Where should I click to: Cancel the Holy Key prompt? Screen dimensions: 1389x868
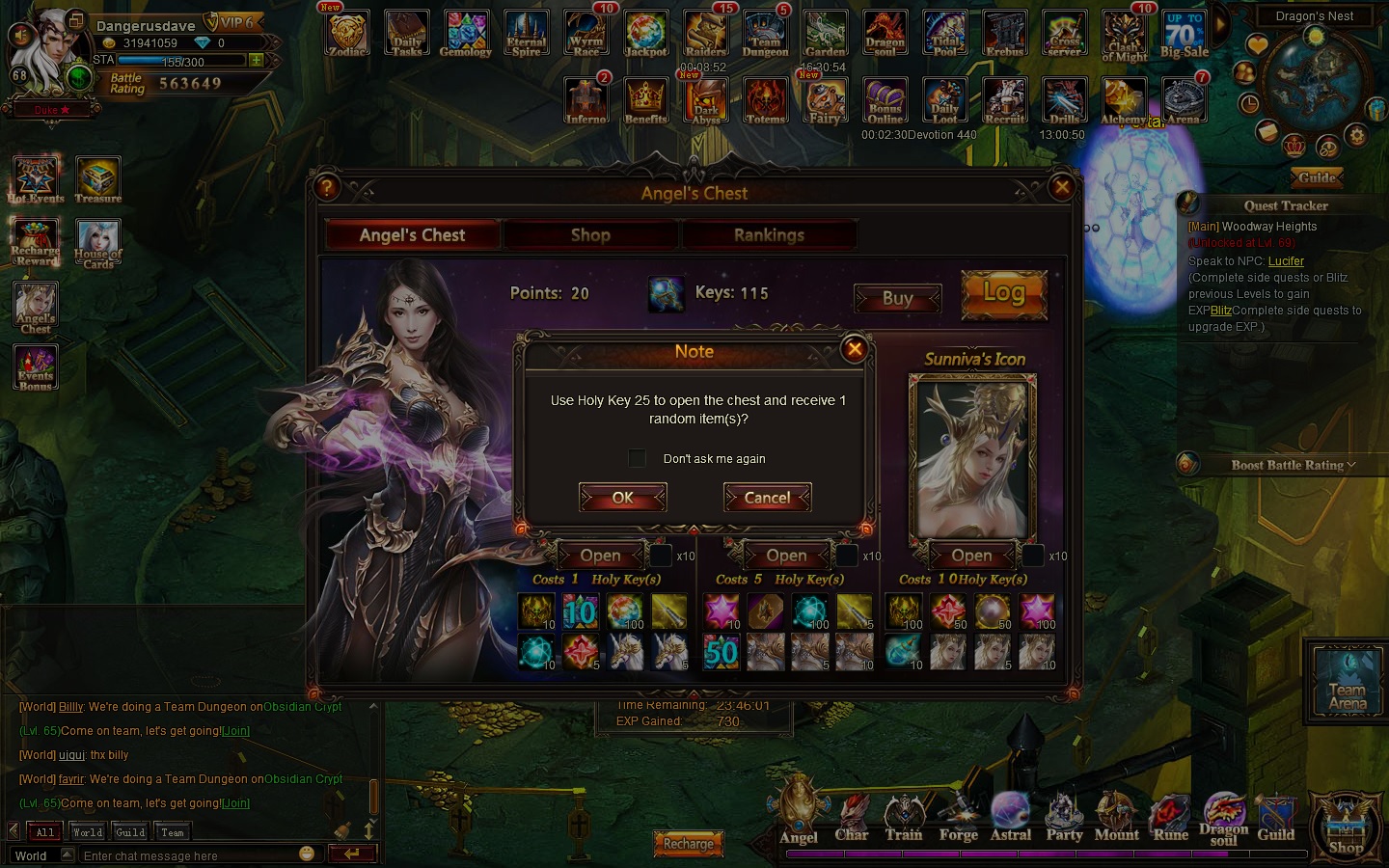coord(767,498)
